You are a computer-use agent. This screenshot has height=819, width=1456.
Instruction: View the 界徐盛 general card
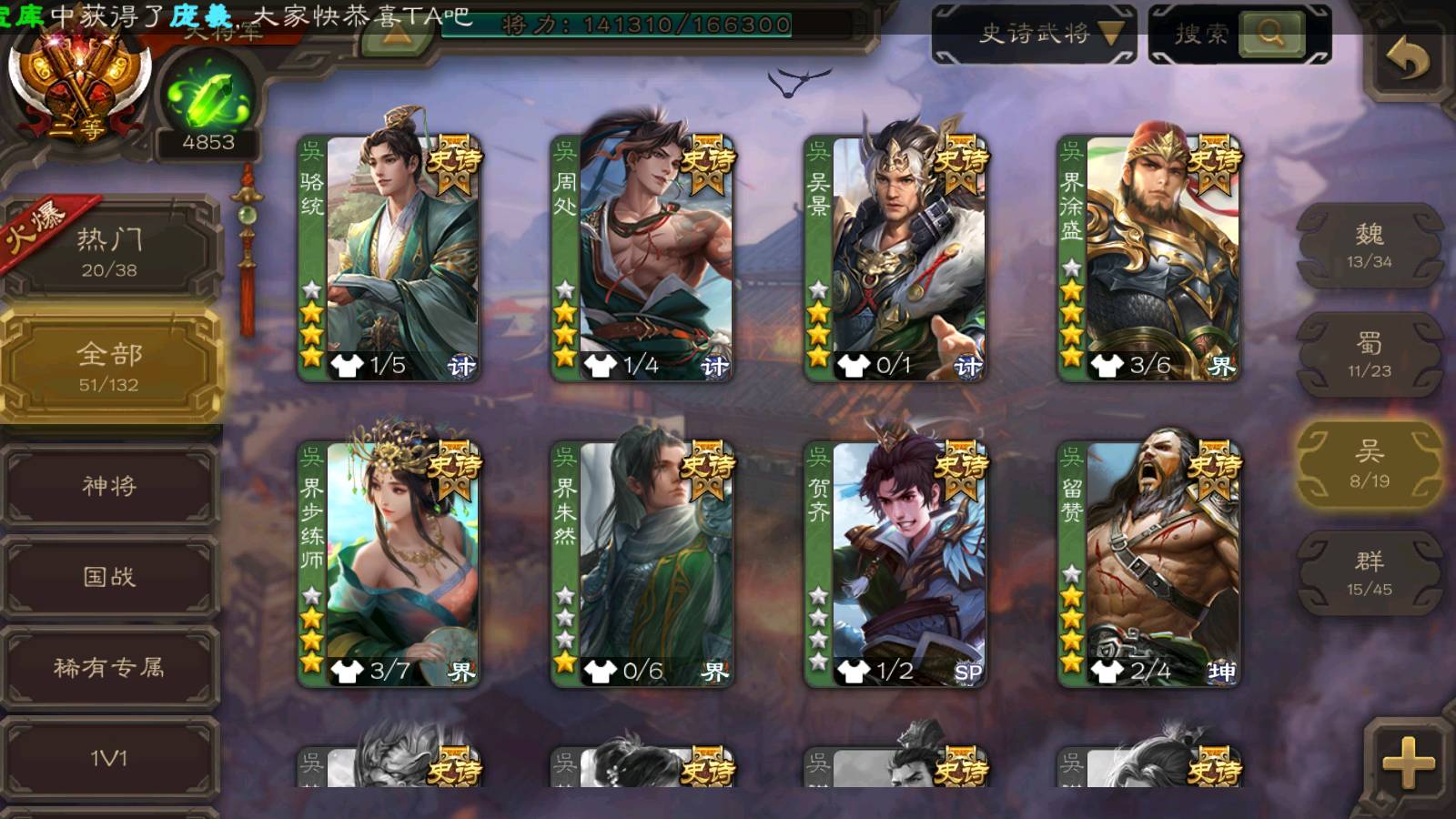tap(1148, 258)
